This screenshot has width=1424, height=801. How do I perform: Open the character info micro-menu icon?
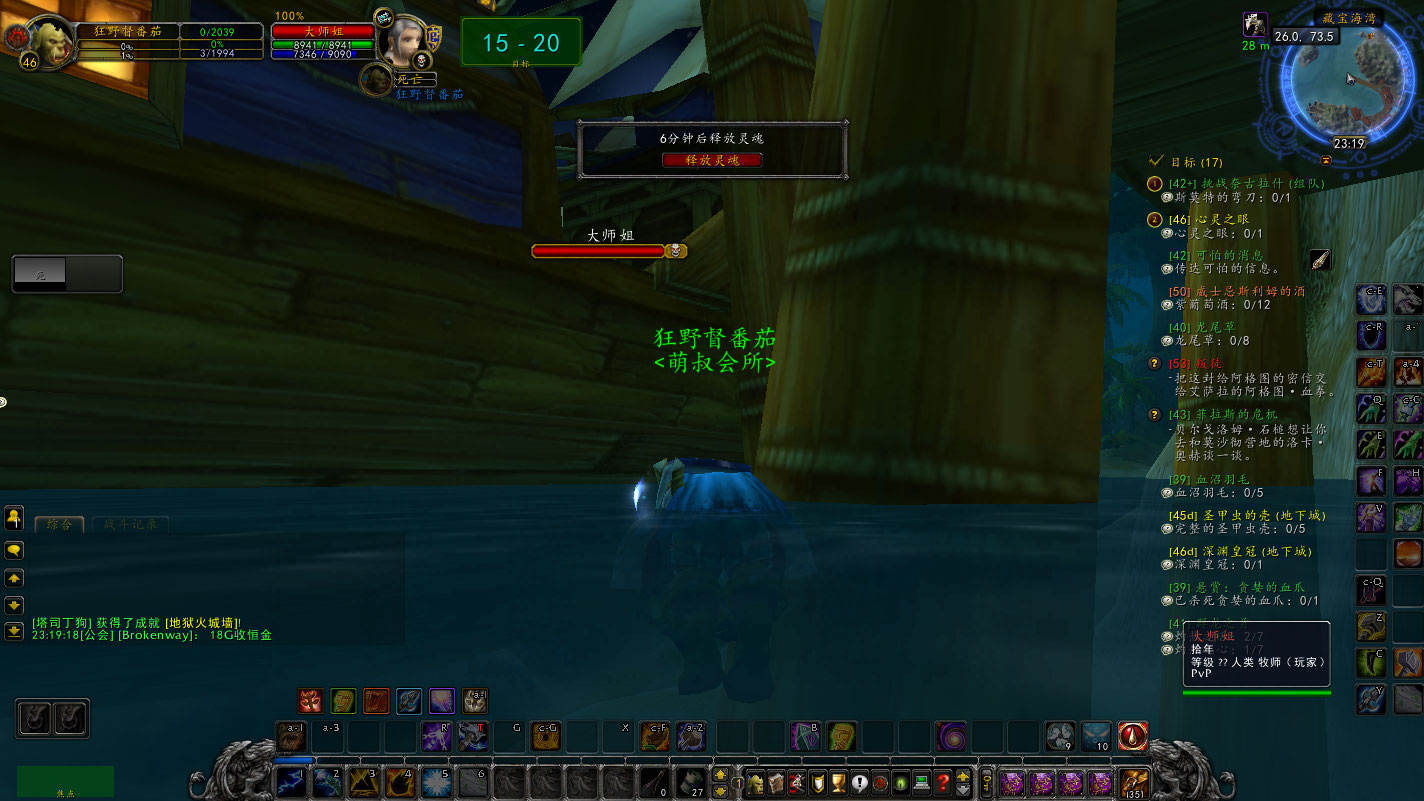(x=757, y=783)
